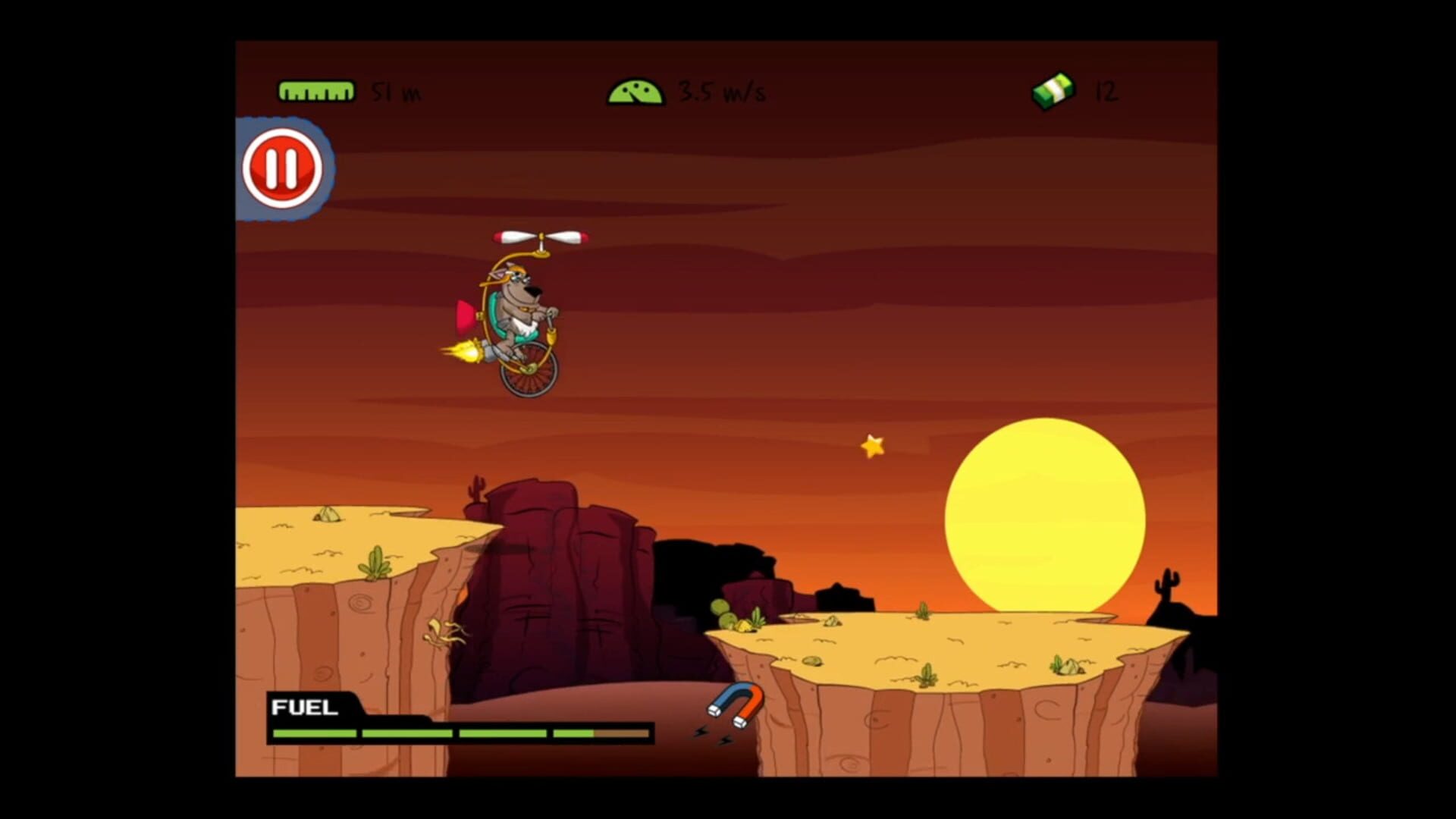
Task: Select the green ruler distance icon
Action: coord(316,90)
